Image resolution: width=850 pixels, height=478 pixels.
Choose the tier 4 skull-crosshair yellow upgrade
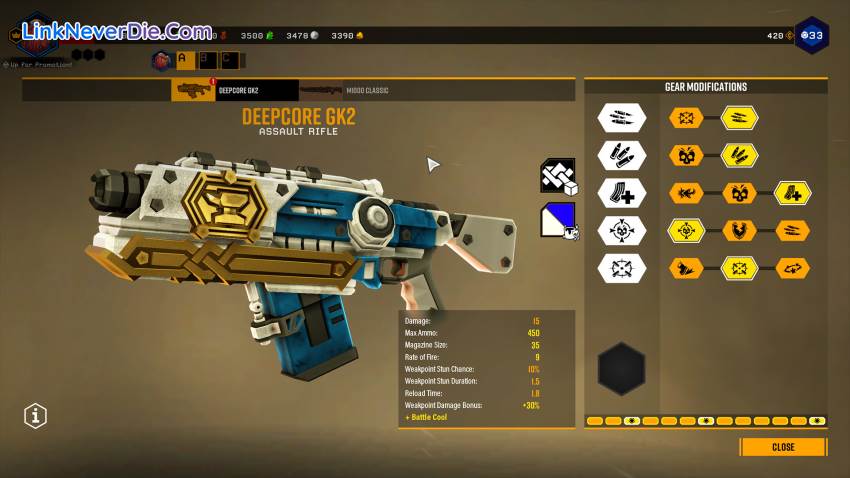pos(687,230)
